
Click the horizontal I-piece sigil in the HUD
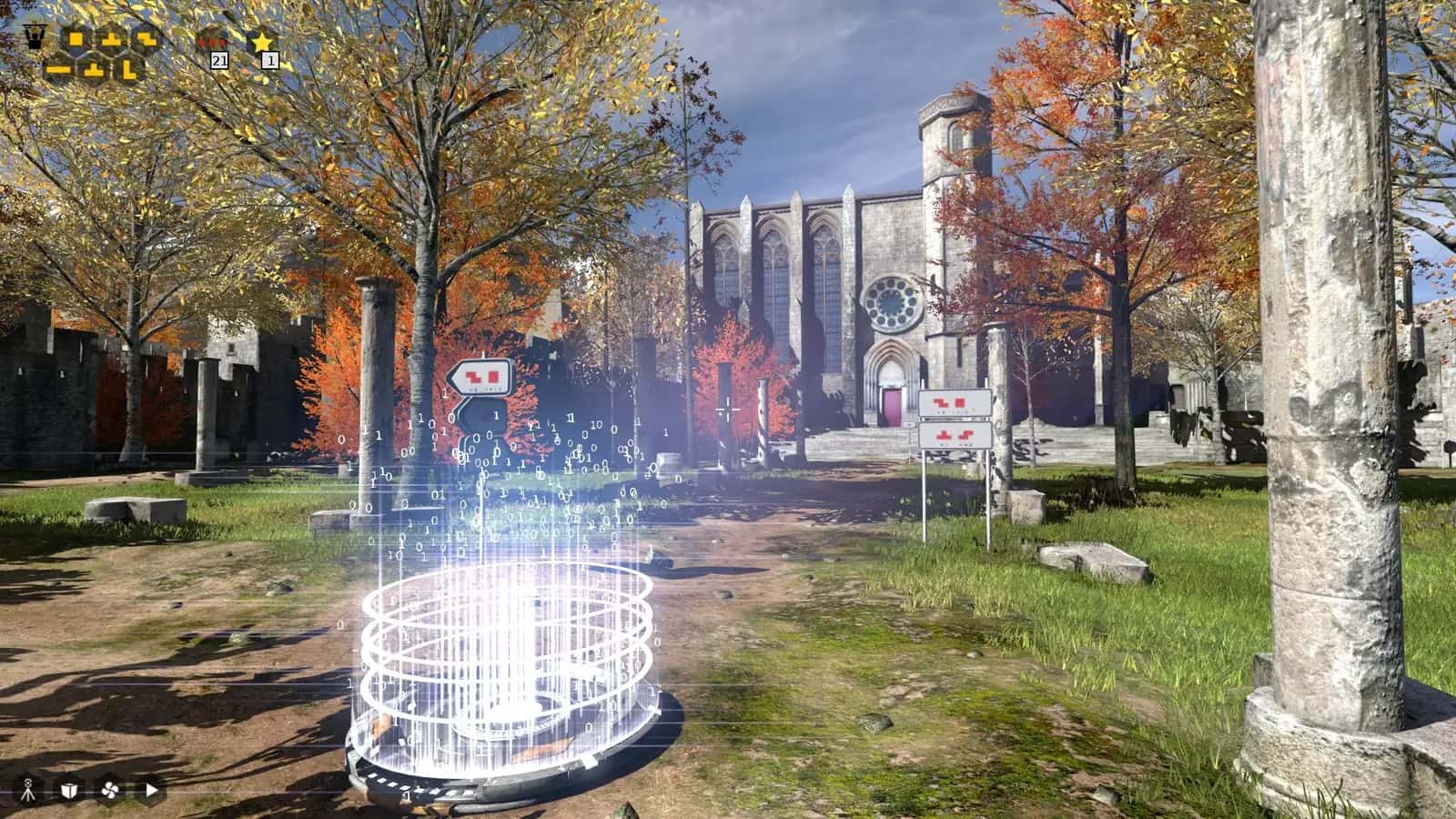59,70
